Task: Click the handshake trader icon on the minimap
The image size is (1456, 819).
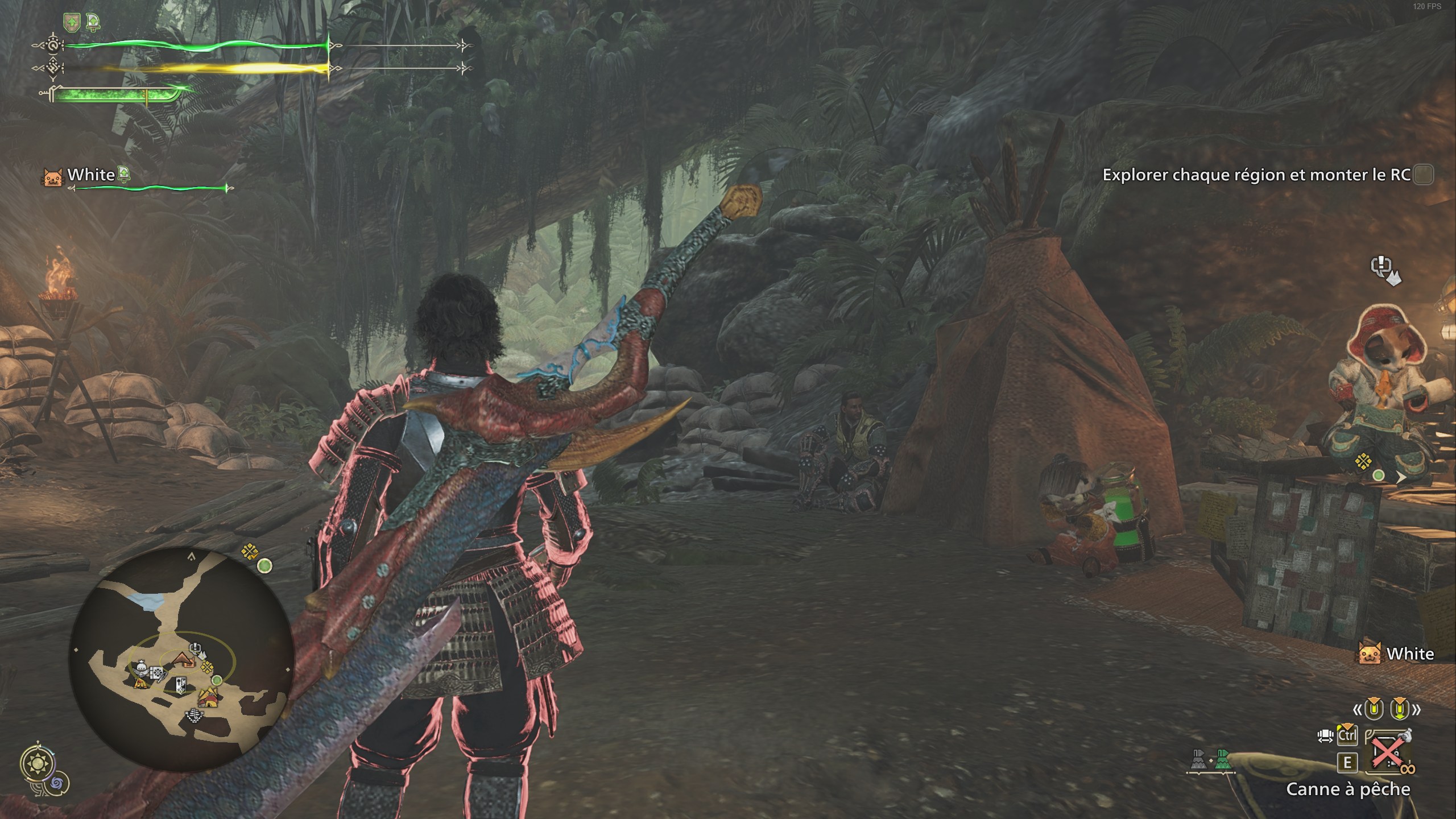Action: point(141,668)
